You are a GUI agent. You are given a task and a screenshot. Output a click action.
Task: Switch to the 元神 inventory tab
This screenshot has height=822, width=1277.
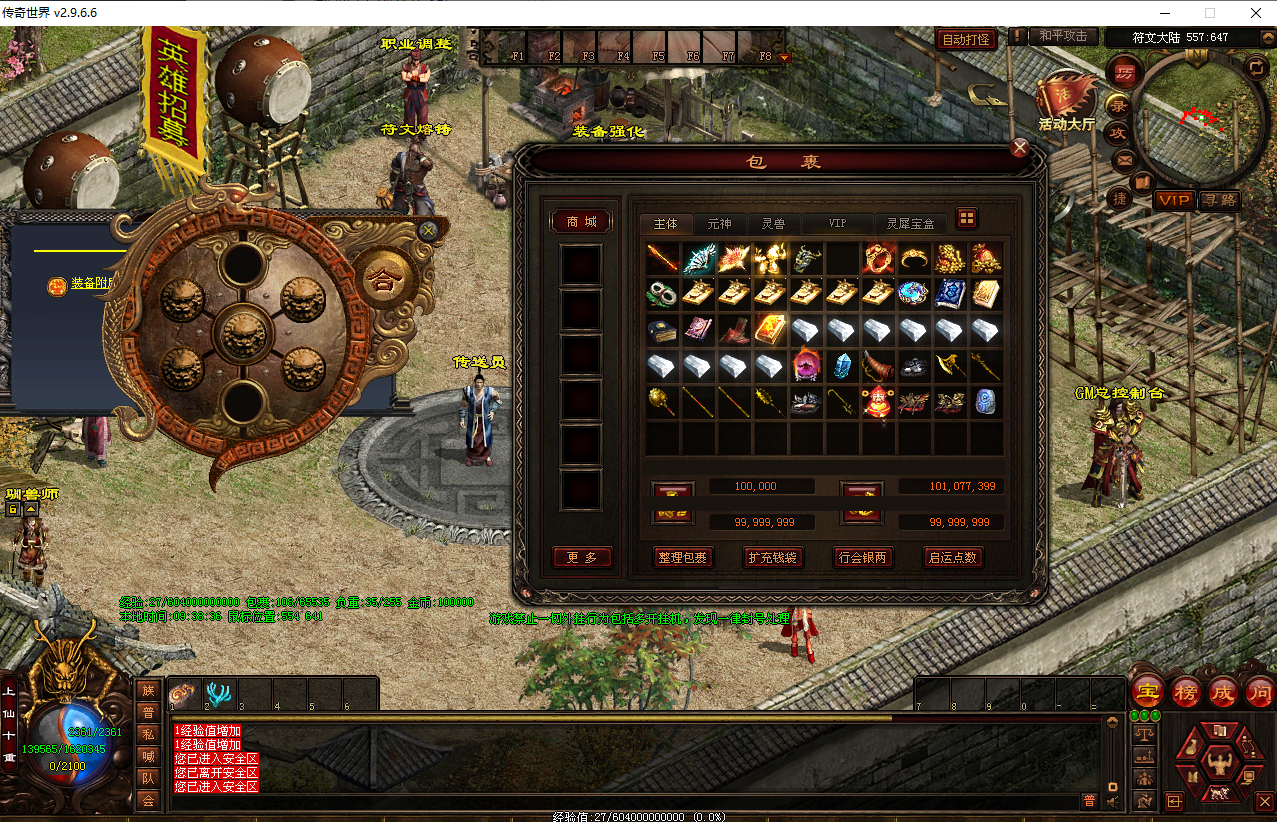[x=719, y=223]
